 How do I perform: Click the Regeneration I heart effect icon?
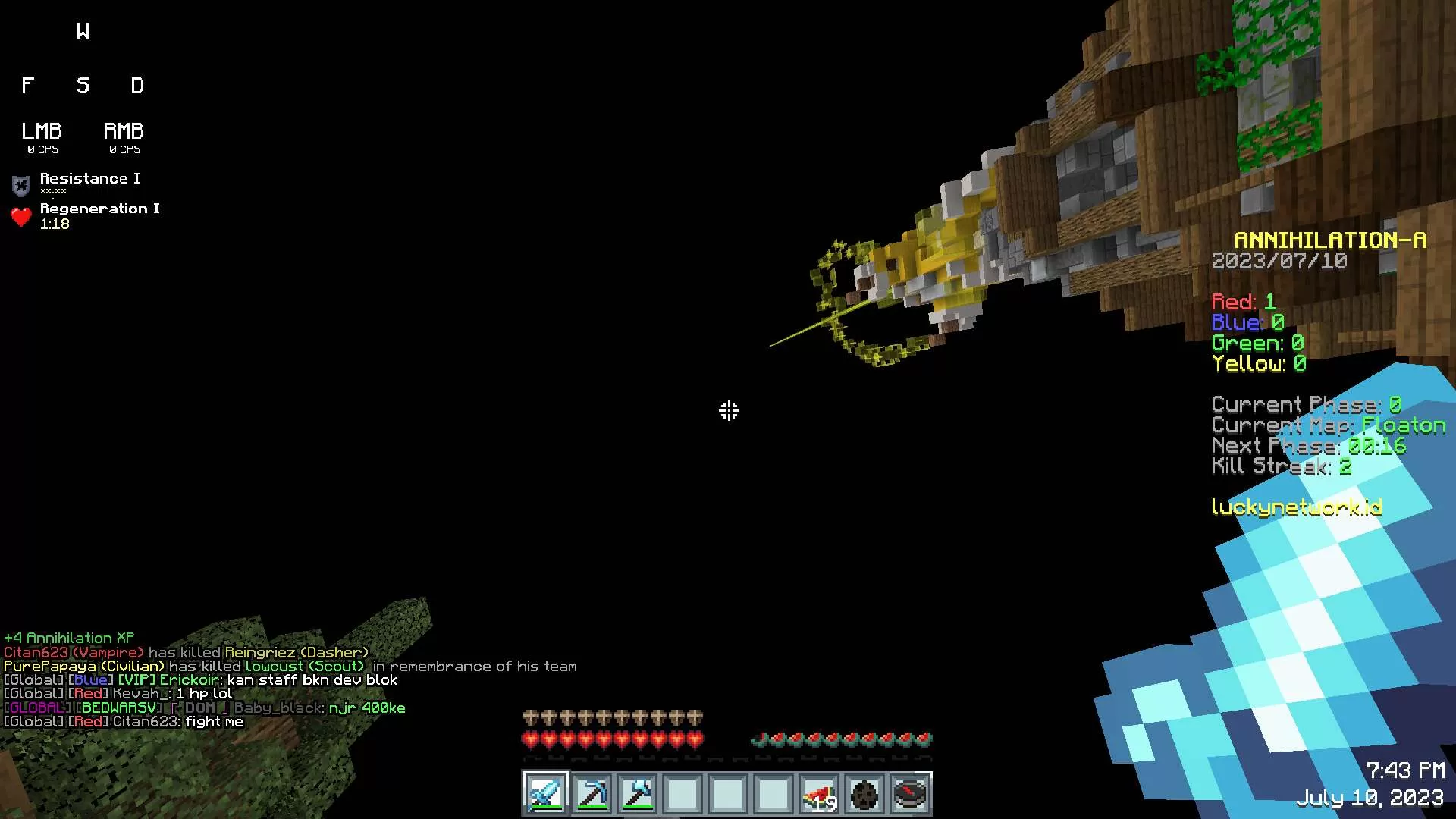[21, 217]
